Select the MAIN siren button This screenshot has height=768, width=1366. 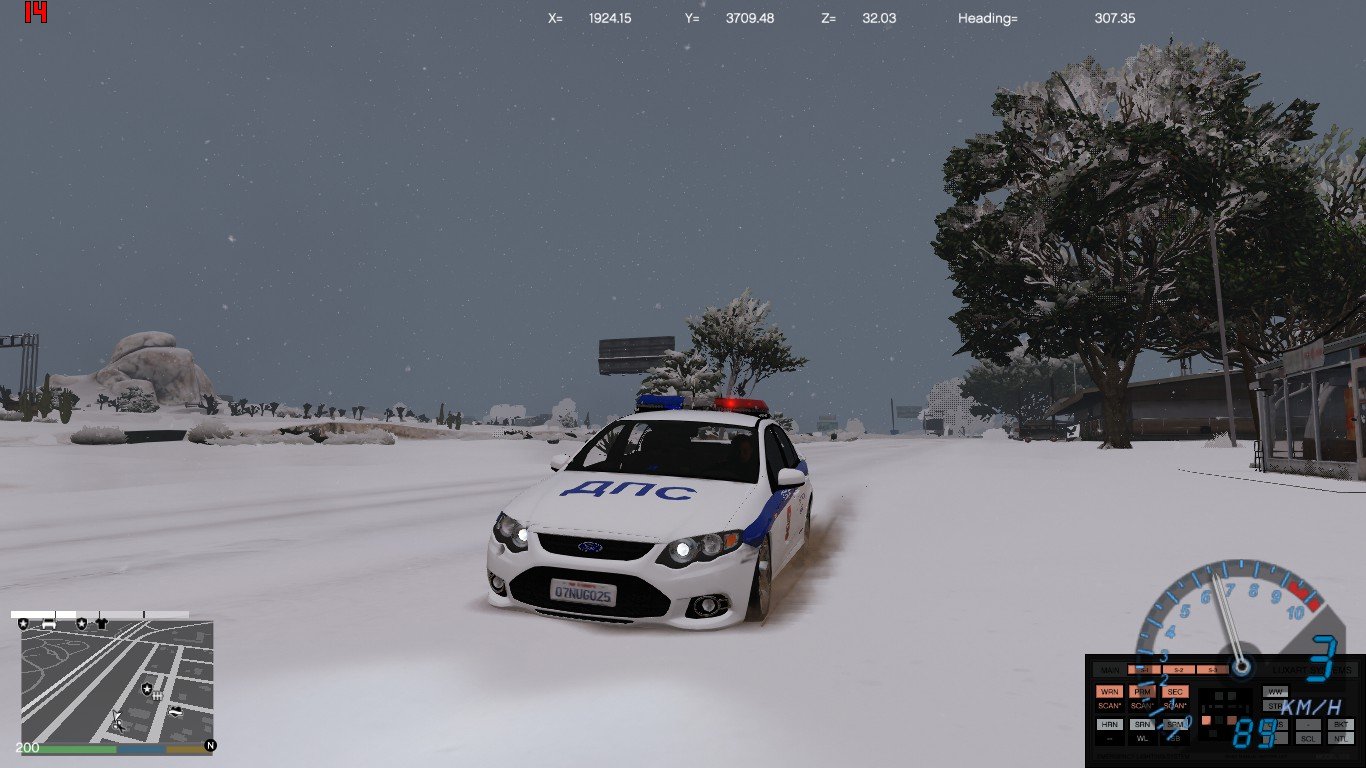pos(1109,669)
